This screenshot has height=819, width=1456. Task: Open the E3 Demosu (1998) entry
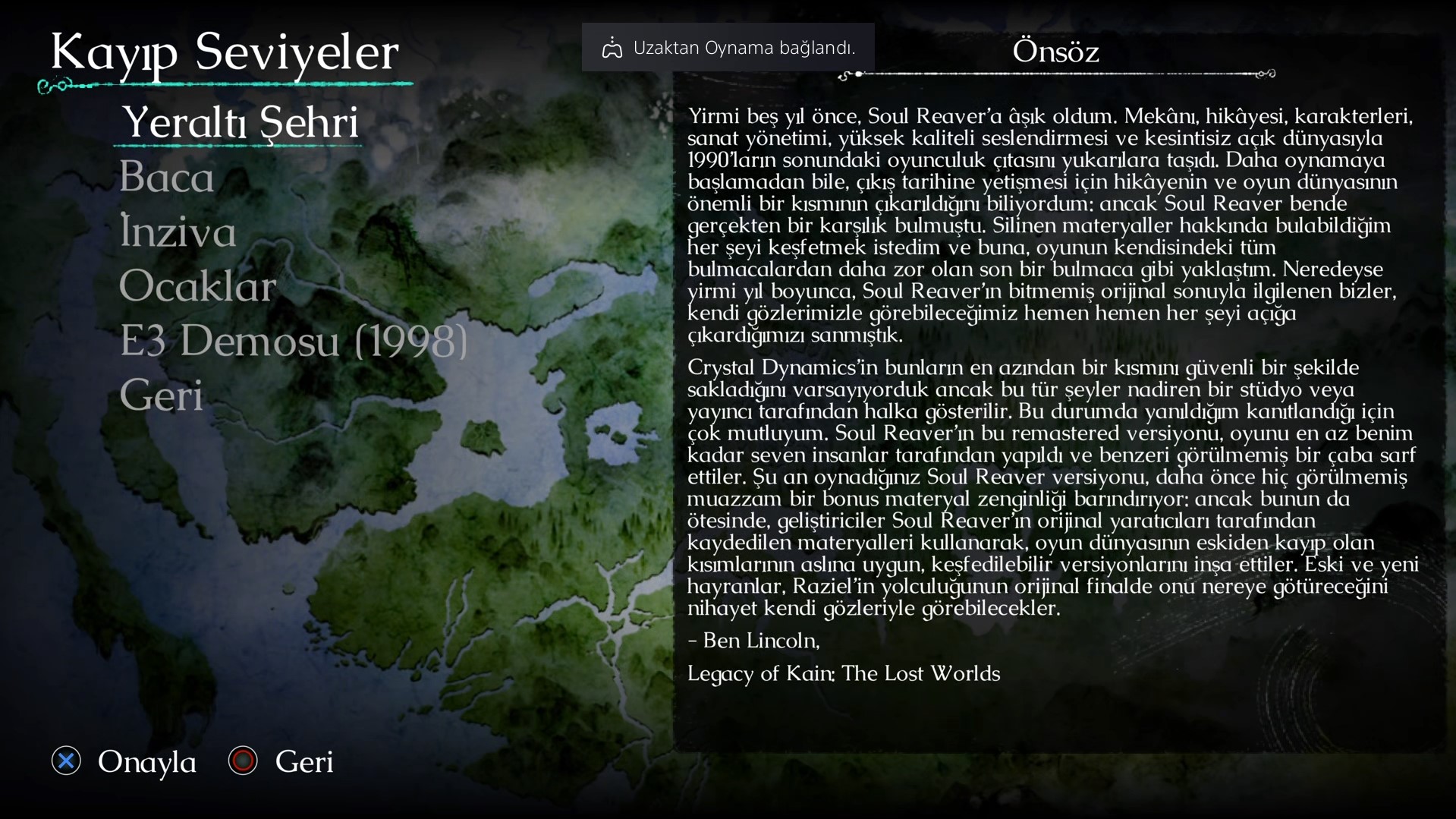293,341
